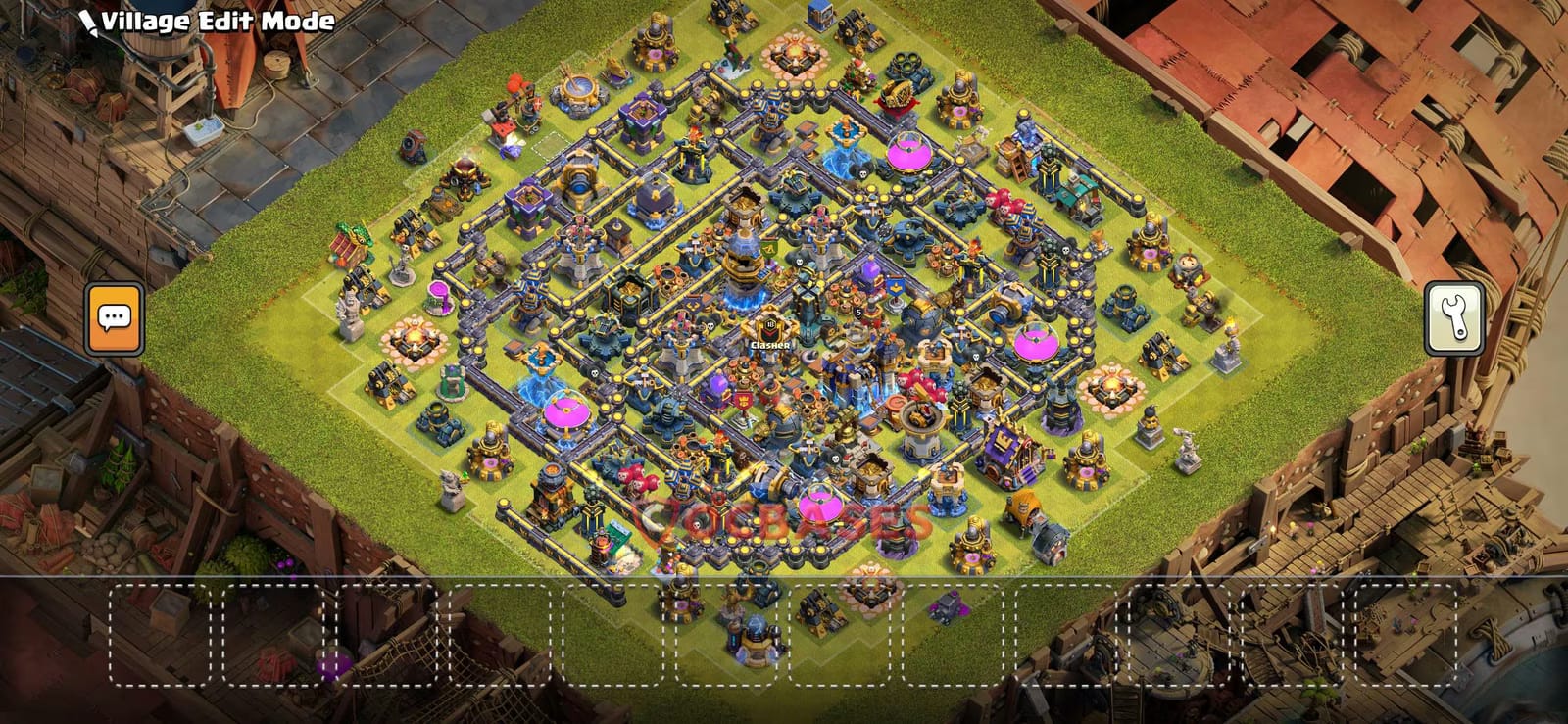Viewport: 1568px width, 724px height.
Task: Tap the Clan Castle troop counter showing 5
Action: click(857, 312)
